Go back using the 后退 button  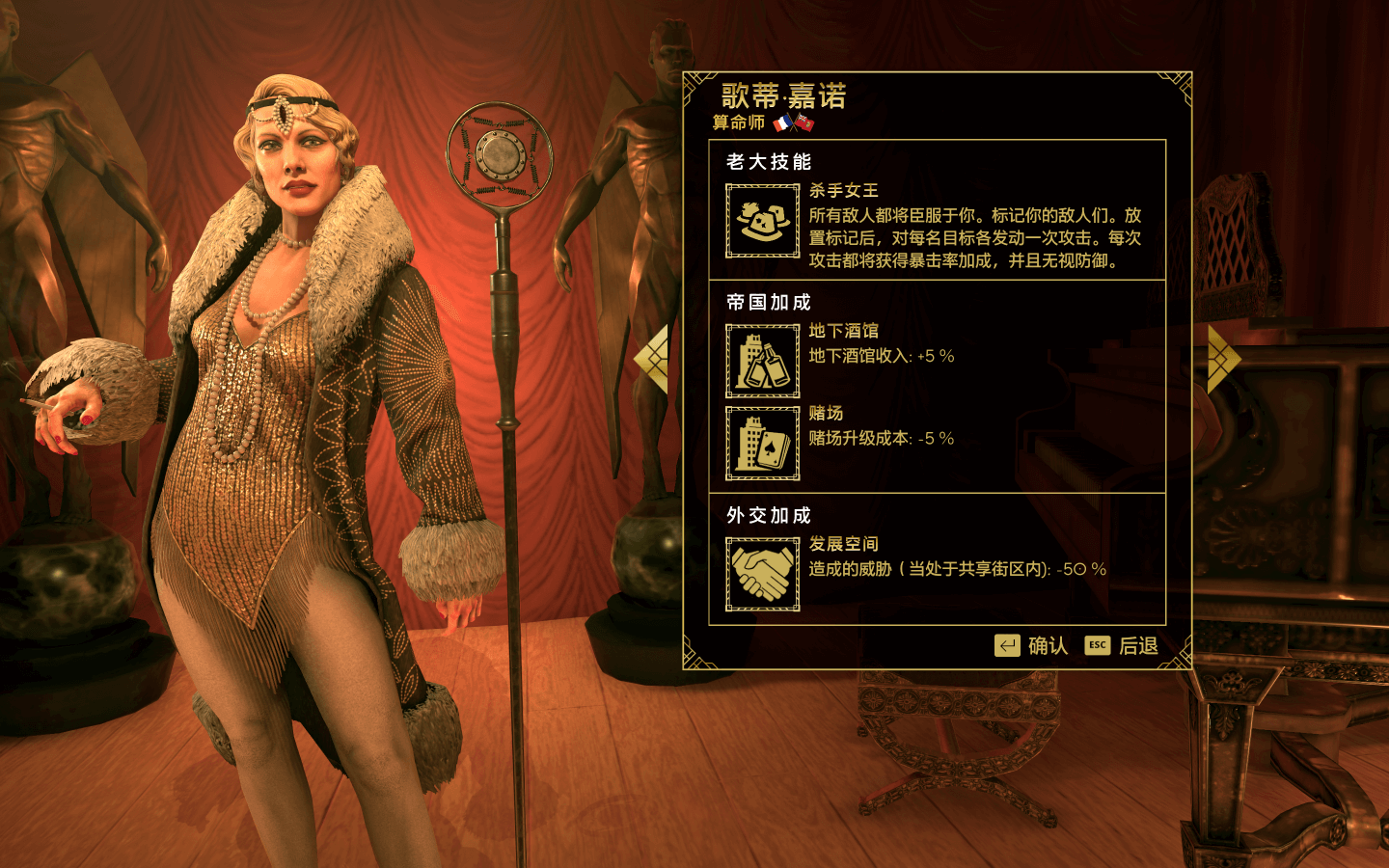point(1122,645)
